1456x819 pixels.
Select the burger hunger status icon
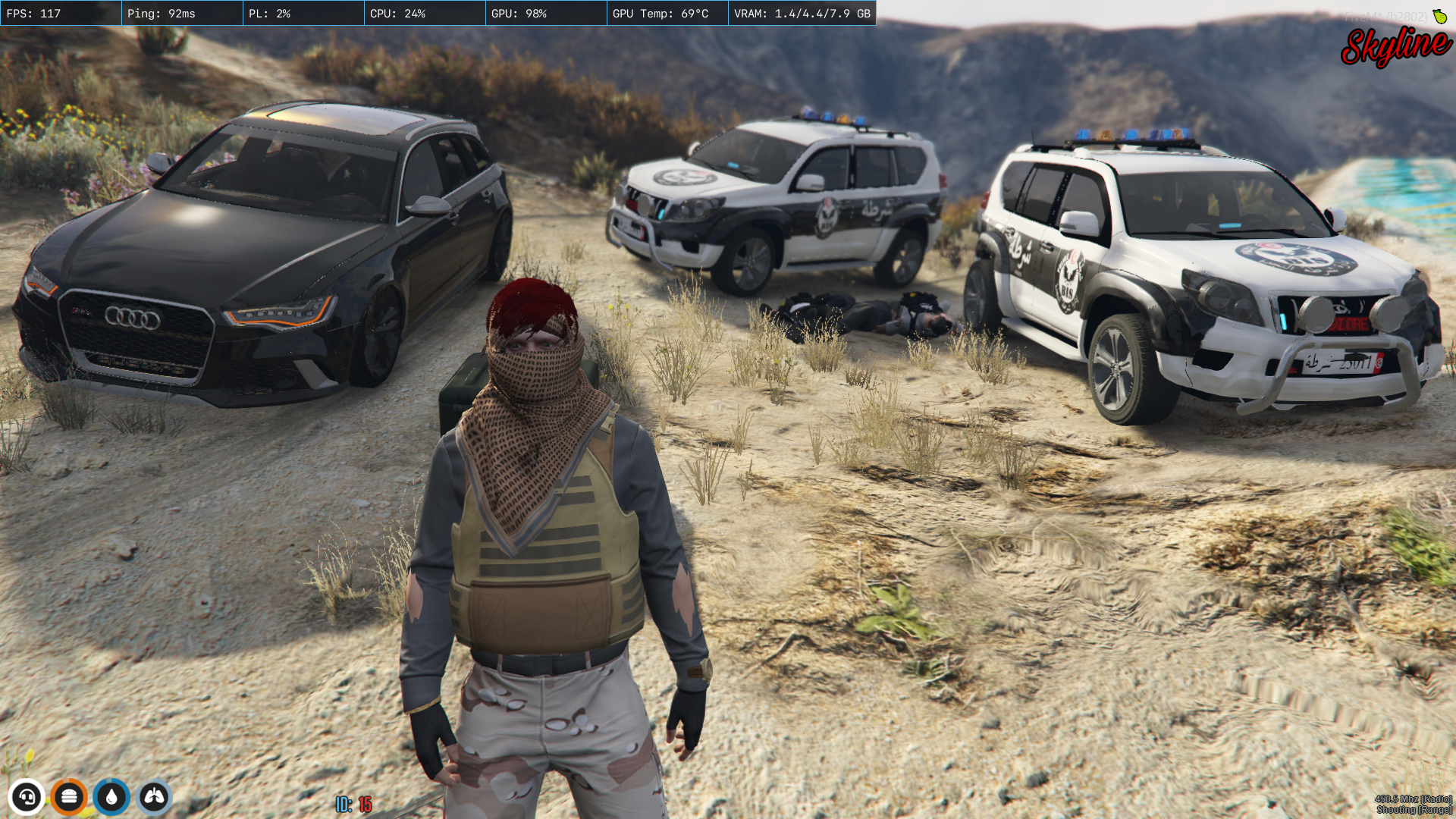[69, 797]
